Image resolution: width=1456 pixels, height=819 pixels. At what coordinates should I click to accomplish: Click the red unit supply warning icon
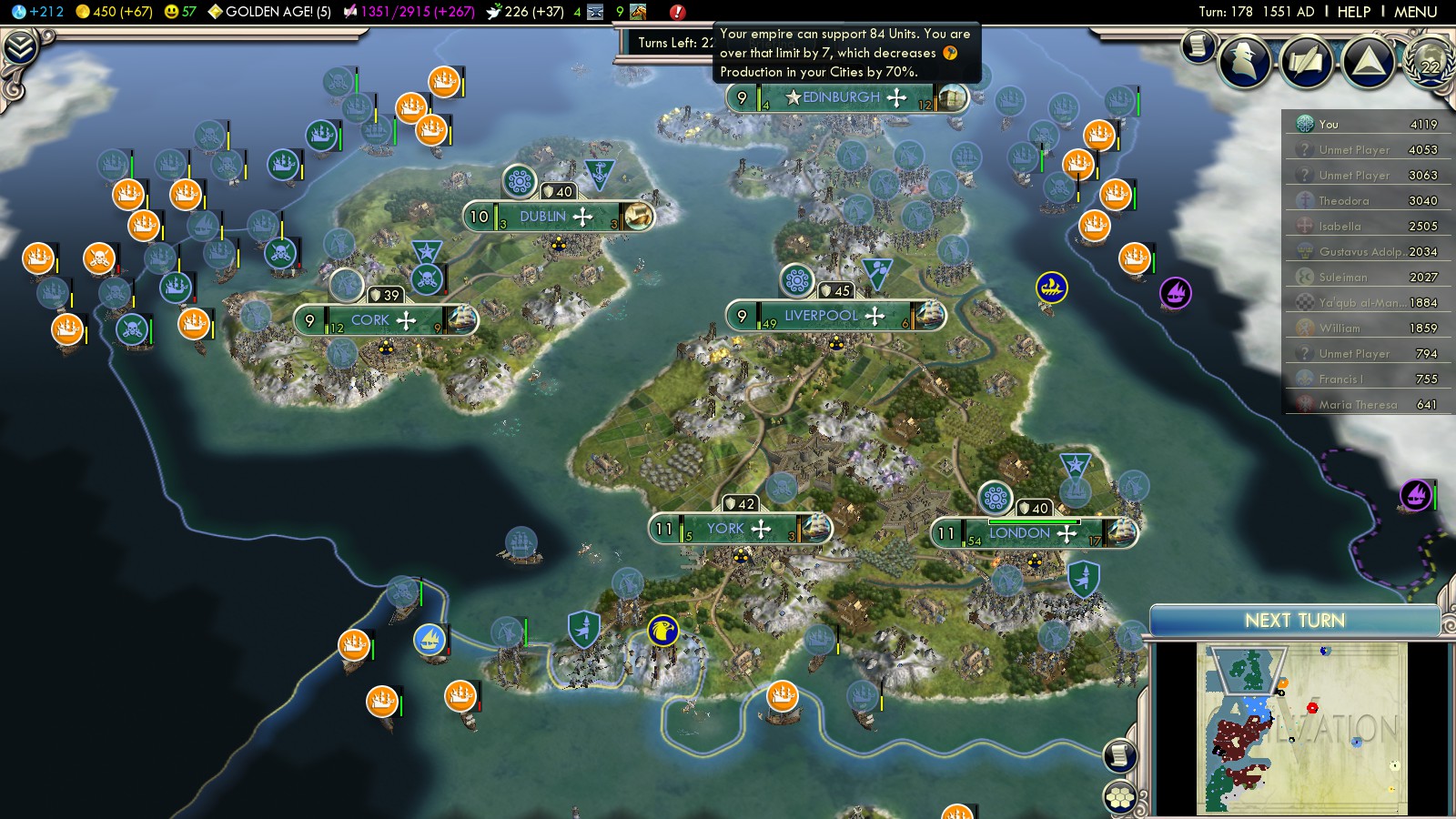pyautogui.click(x=677, y=12)
